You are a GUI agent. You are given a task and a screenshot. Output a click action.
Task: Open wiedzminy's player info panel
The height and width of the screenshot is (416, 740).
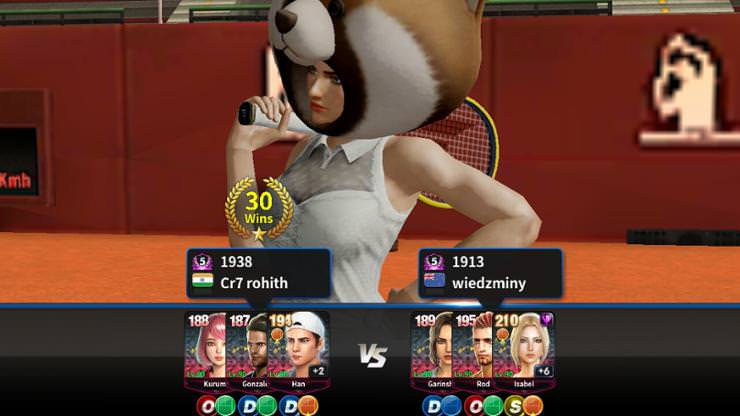(x=490, y=273)
